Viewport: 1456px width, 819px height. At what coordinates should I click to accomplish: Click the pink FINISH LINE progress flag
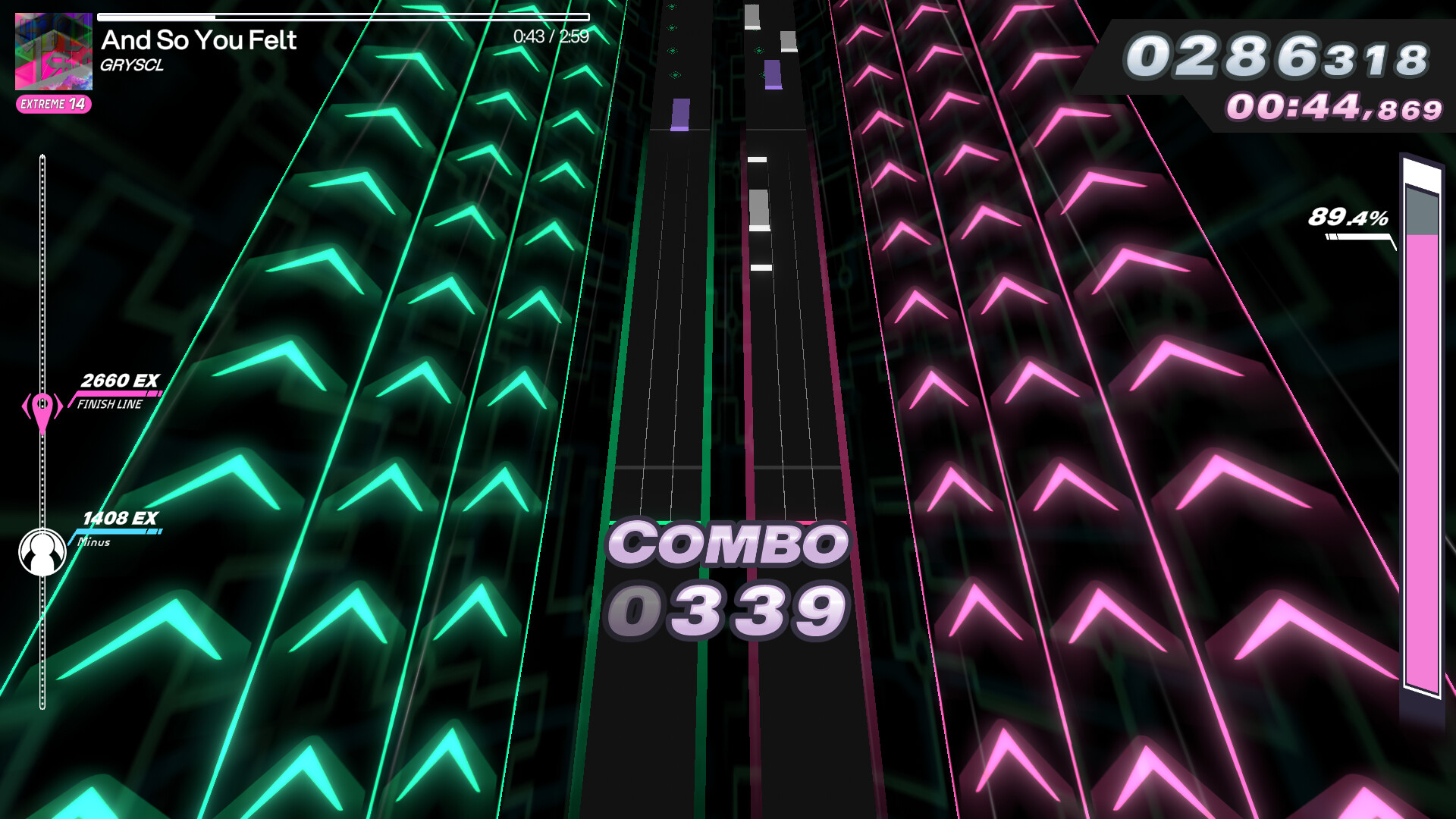point(114,395)
